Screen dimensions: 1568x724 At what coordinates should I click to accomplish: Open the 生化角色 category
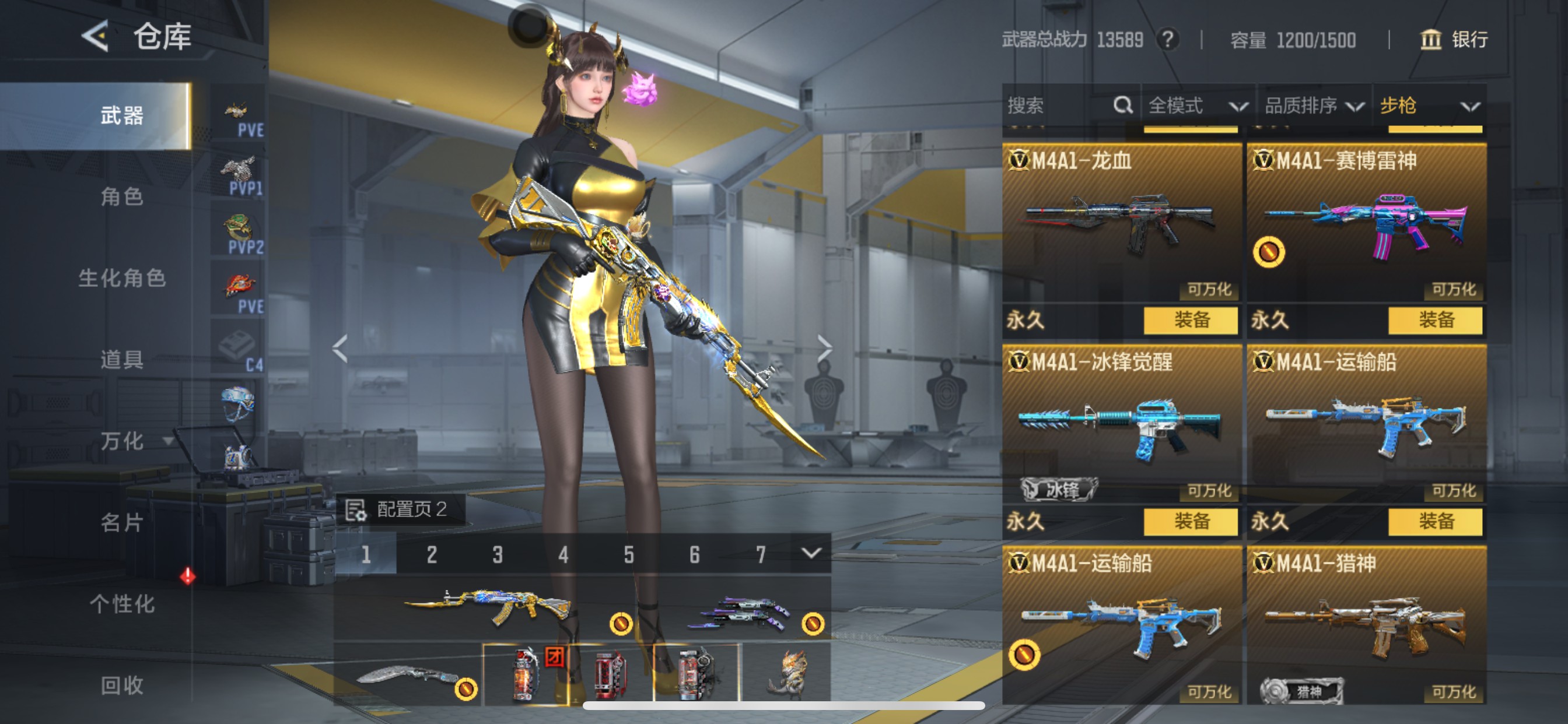point(122,278)
